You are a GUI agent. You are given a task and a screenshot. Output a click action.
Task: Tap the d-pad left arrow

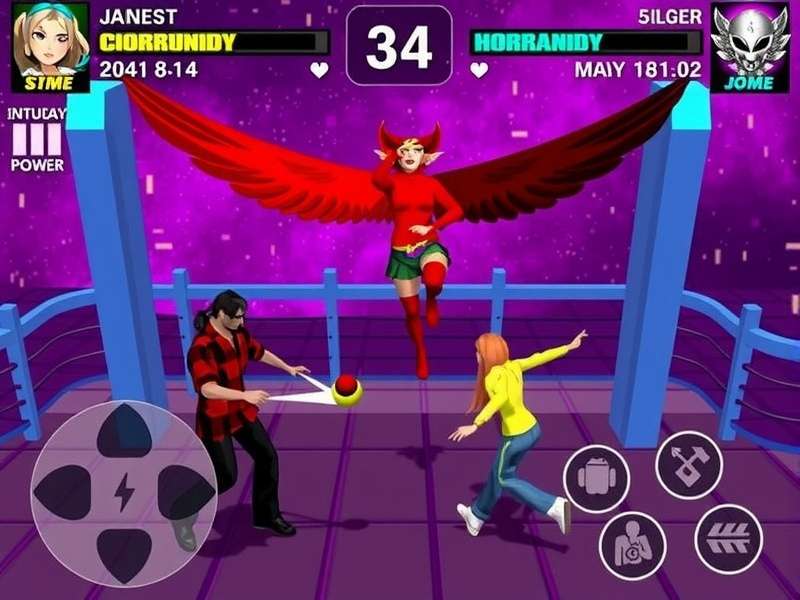(x=62, y=492)
